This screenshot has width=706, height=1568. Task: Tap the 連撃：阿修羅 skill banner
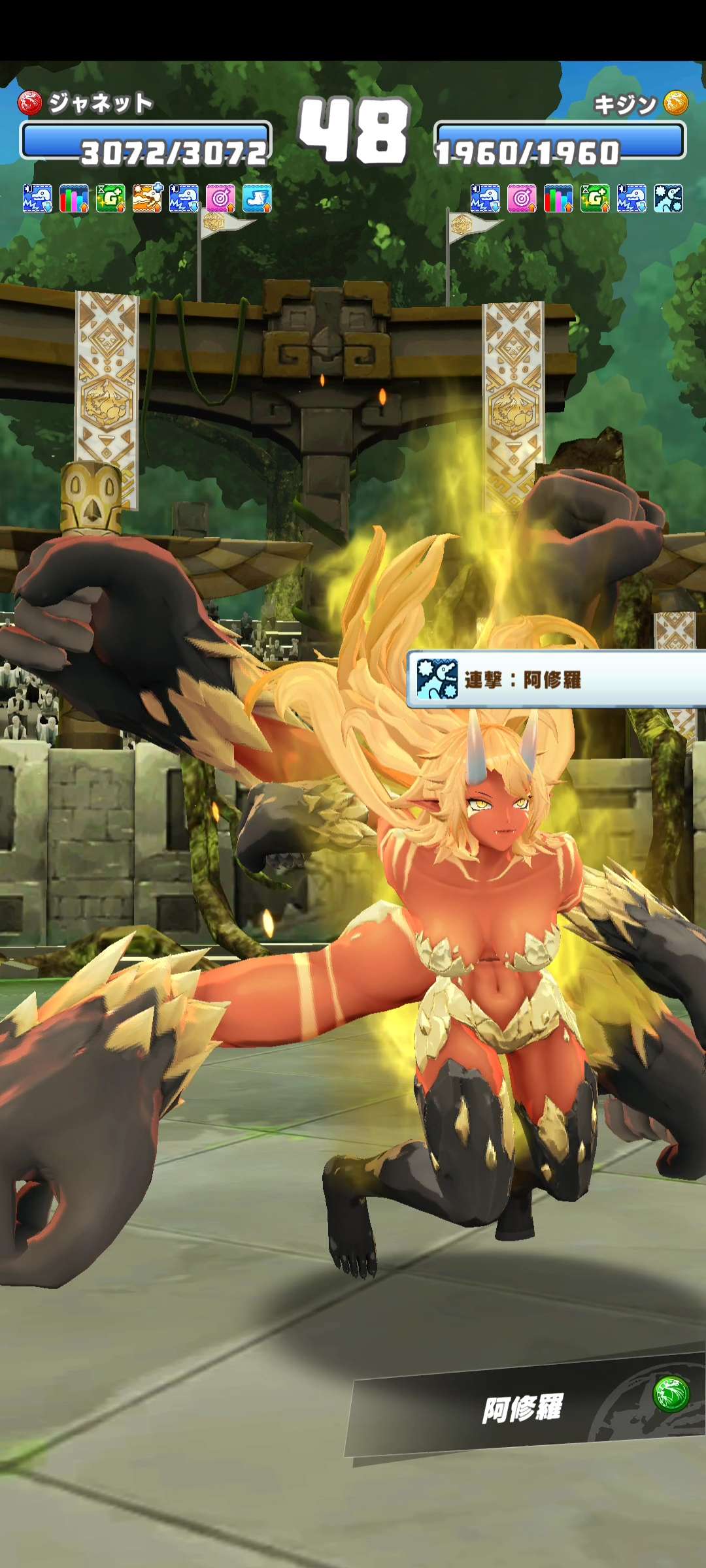coord(556,679)
